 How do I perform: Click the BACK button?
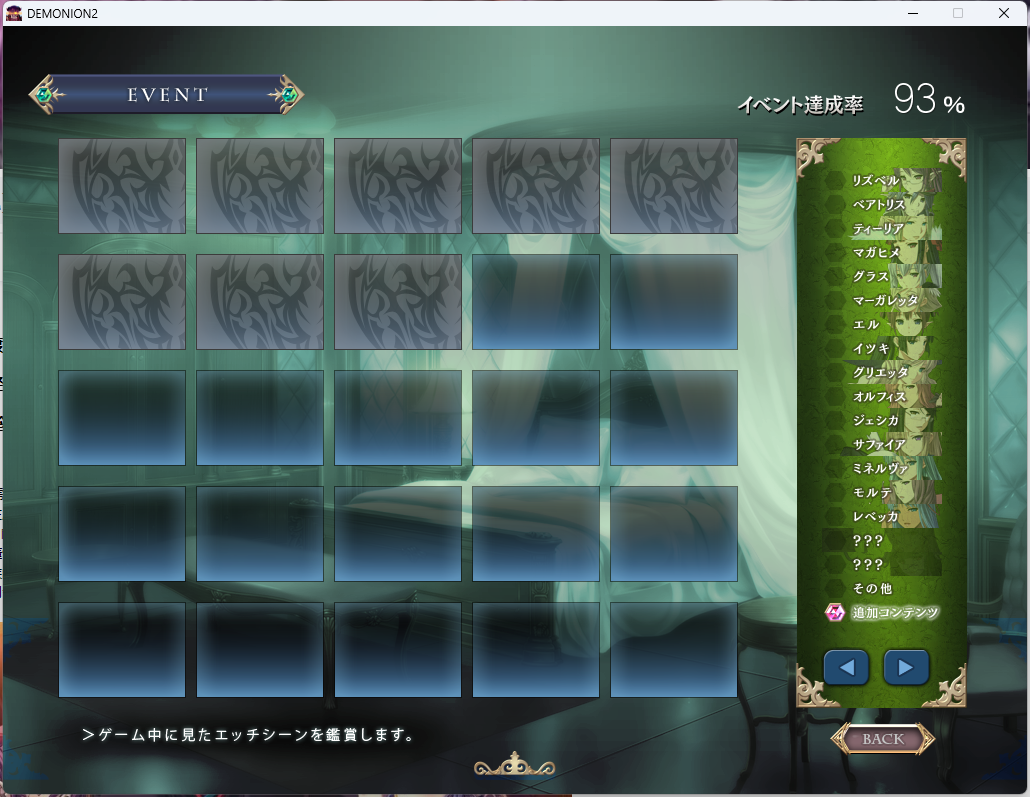tap(883, 739)
